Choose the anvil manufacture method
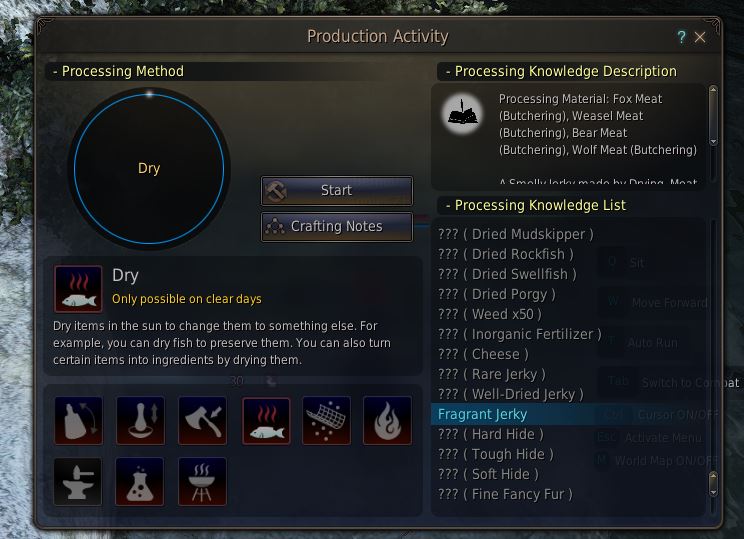The width and height of the screenshot is (744, 539). [x=79, y=481]
